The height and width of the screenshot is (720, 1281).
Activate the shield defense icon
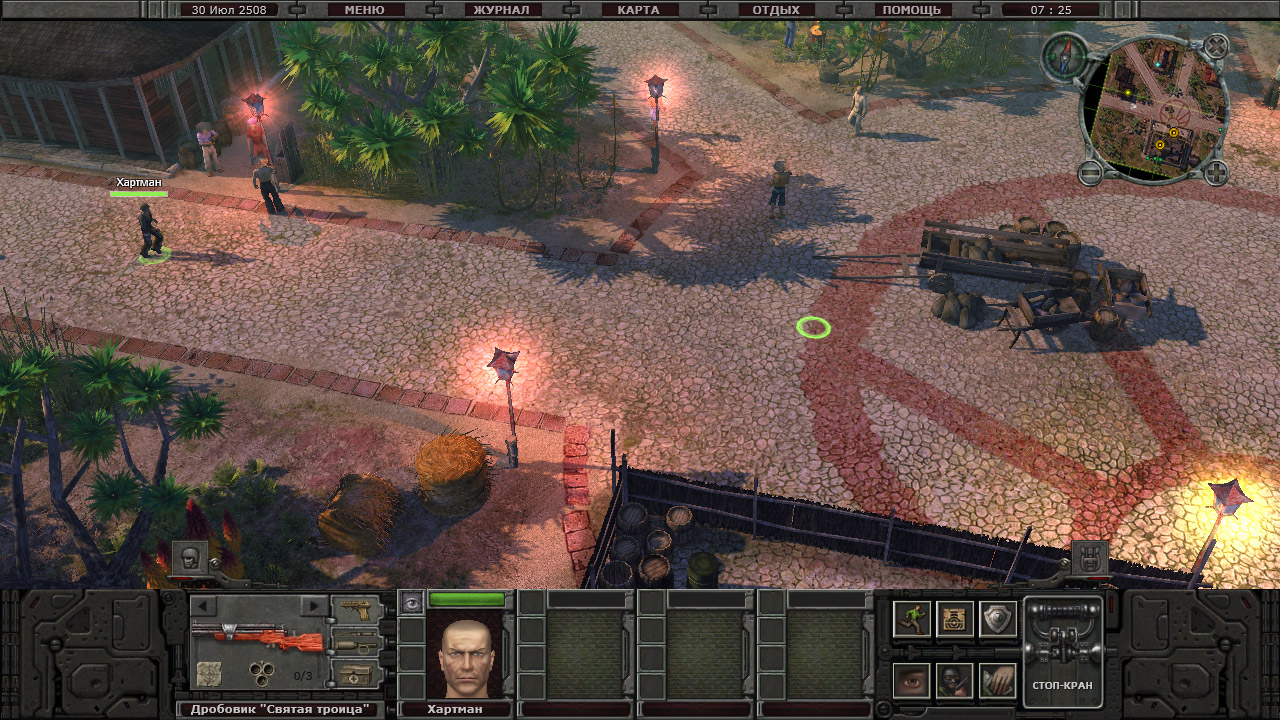point(997,619)
